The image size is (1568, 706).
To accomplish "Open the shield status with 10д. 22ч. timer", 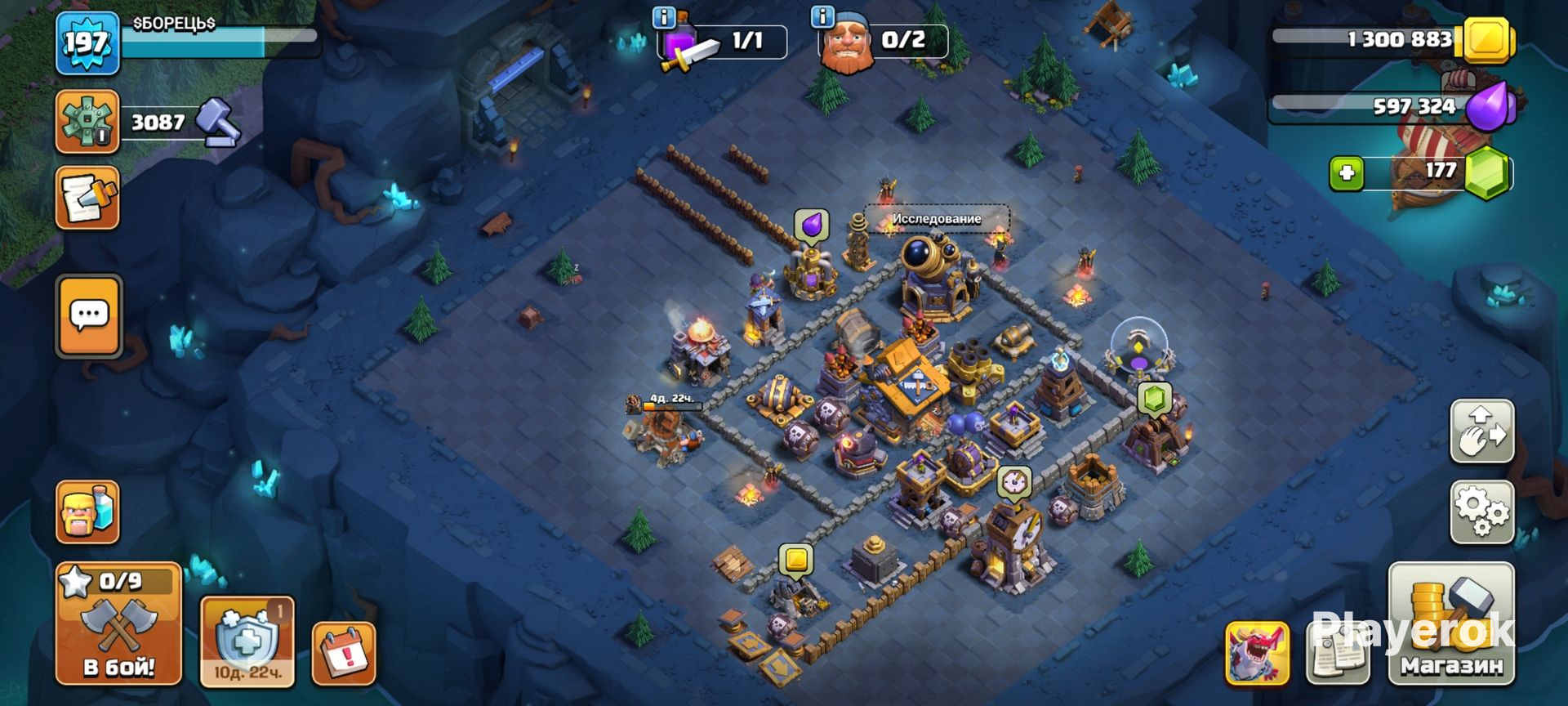I will click(247, 641).
